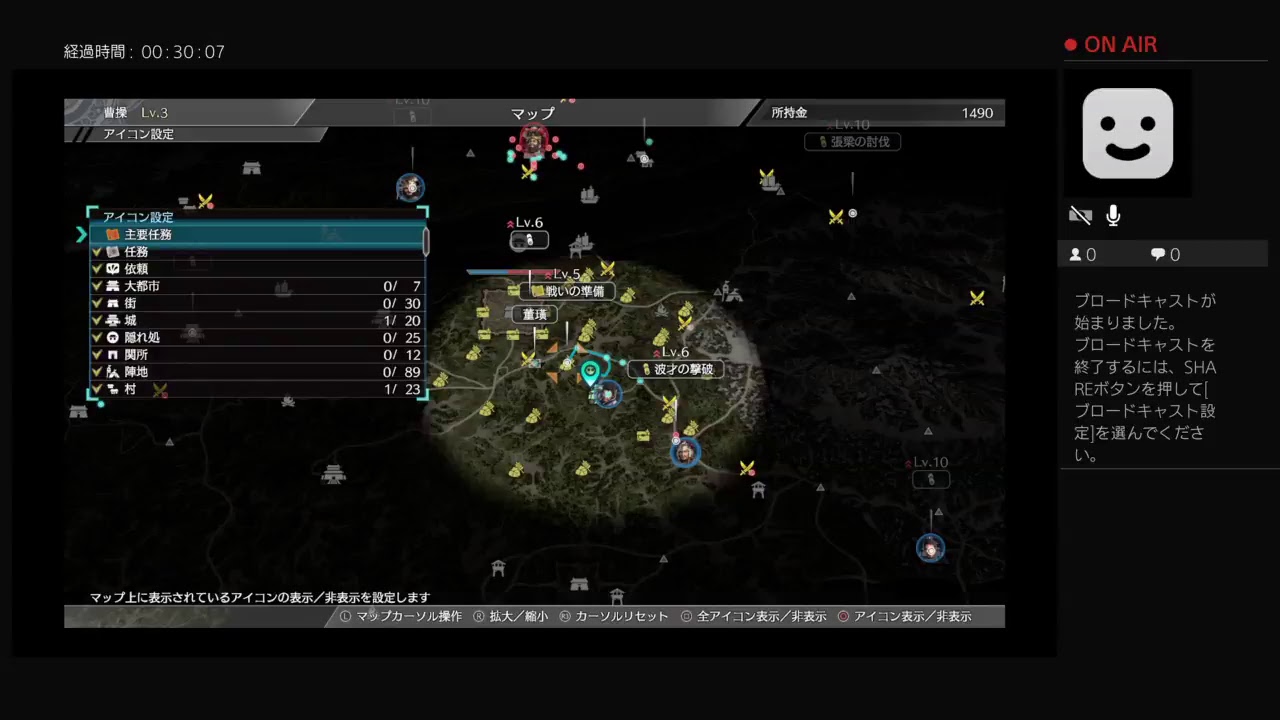
Task: Select the 董璜 map label
Action: [535, 314]
